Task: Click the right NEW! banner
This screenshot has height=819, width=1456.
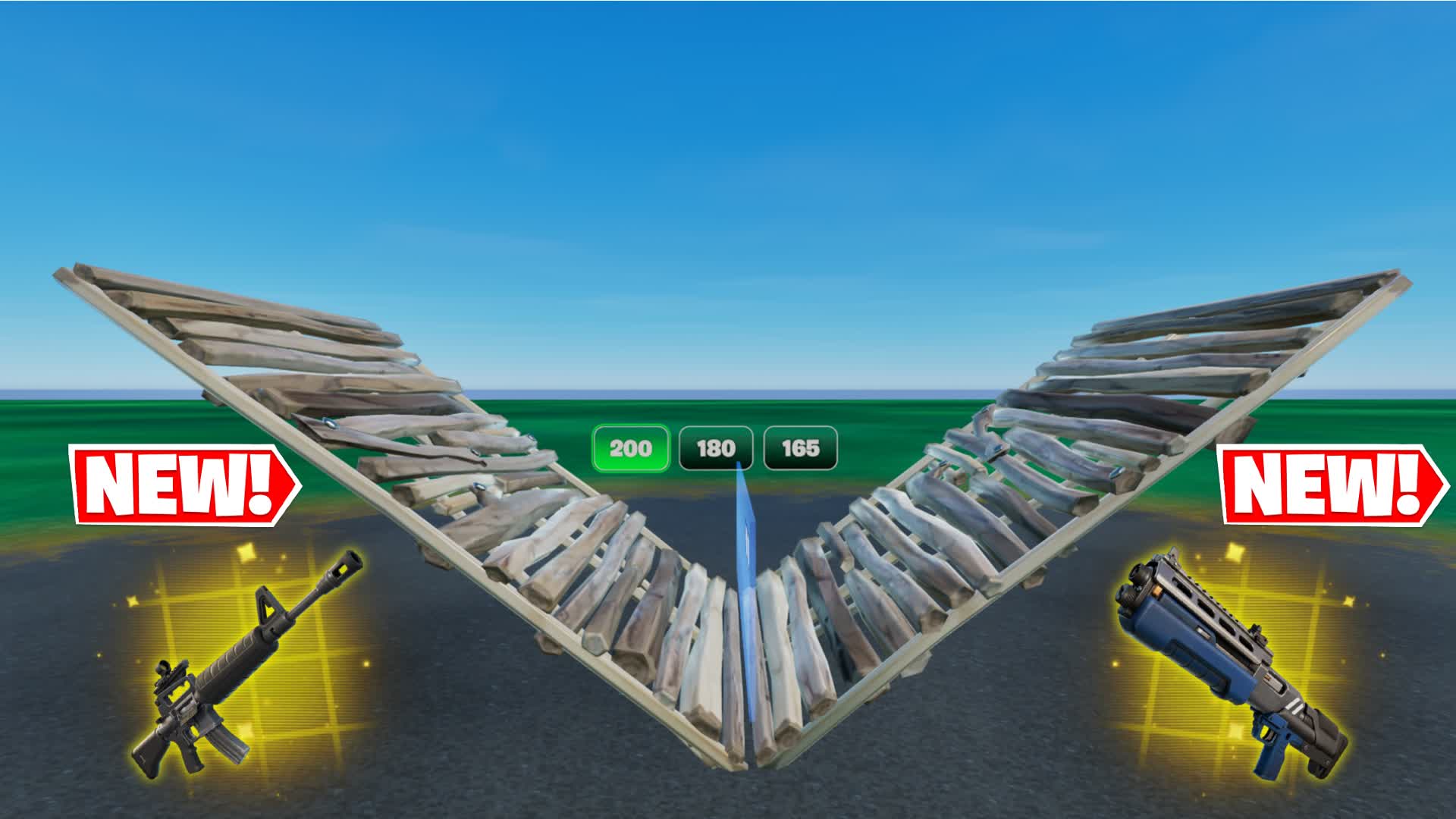Action: (1329, 485)
